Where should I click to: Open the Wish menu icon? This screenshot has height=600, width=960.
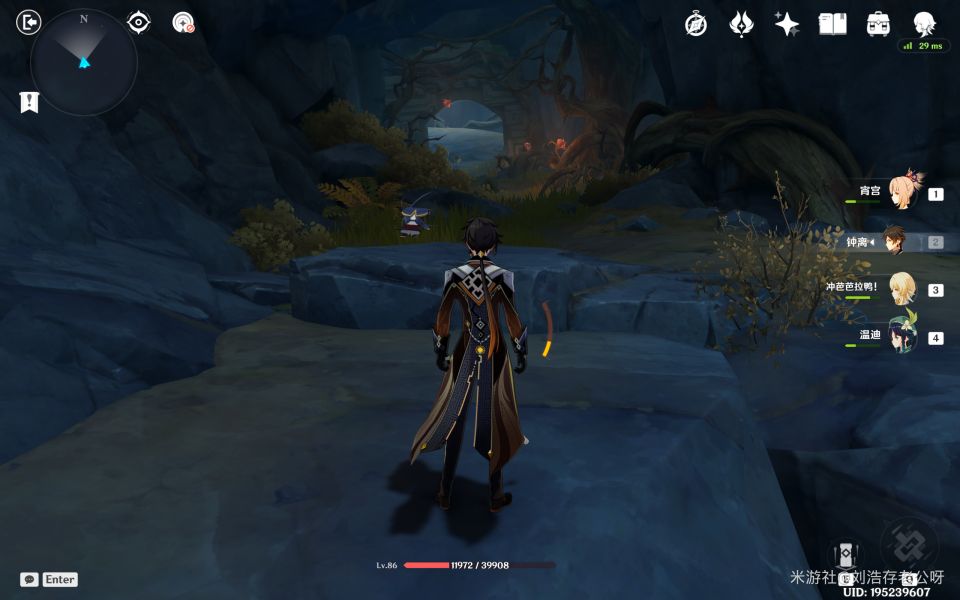tap(741, 25)
